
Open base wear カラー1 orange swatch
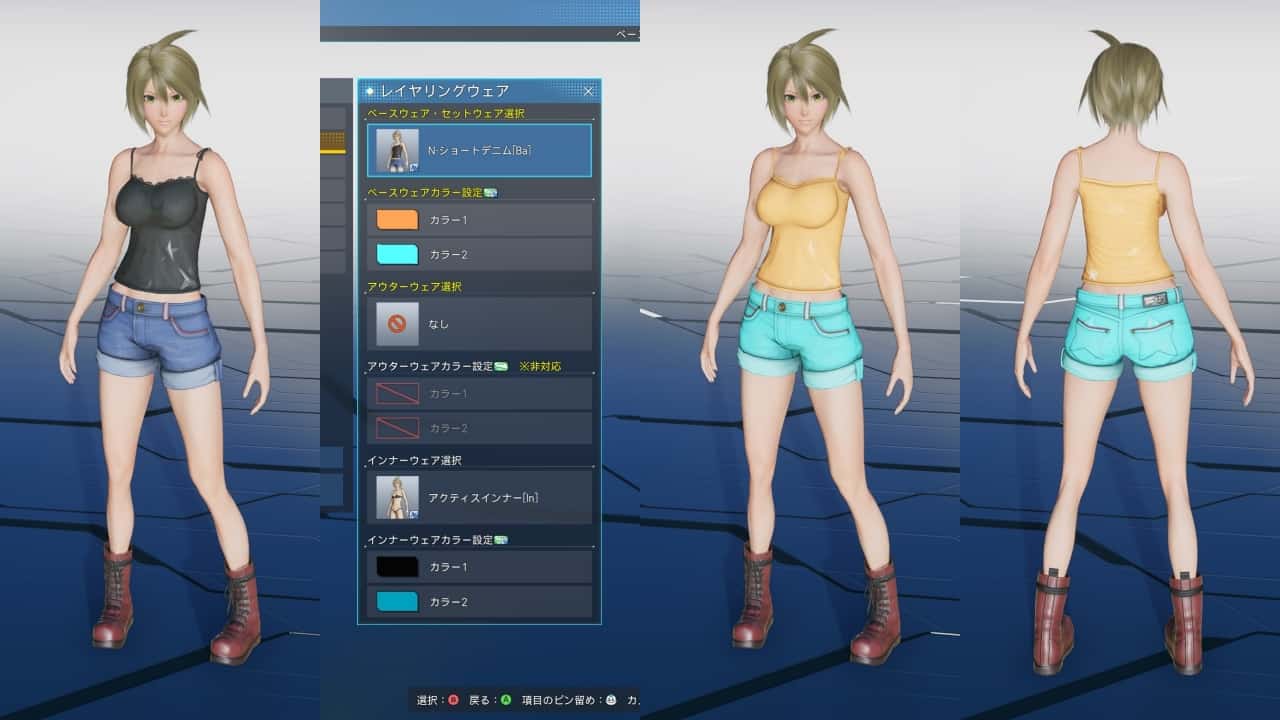click(x=397, y=220)
